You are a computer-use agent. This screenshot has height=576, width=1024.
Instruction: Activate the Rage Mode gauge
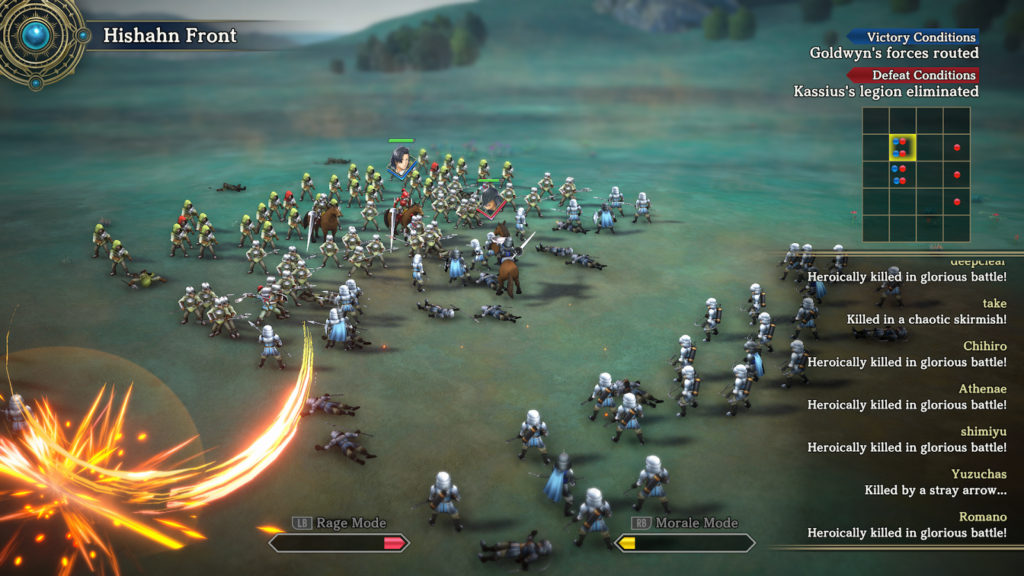pyautogui.click(x=338, y=543)
